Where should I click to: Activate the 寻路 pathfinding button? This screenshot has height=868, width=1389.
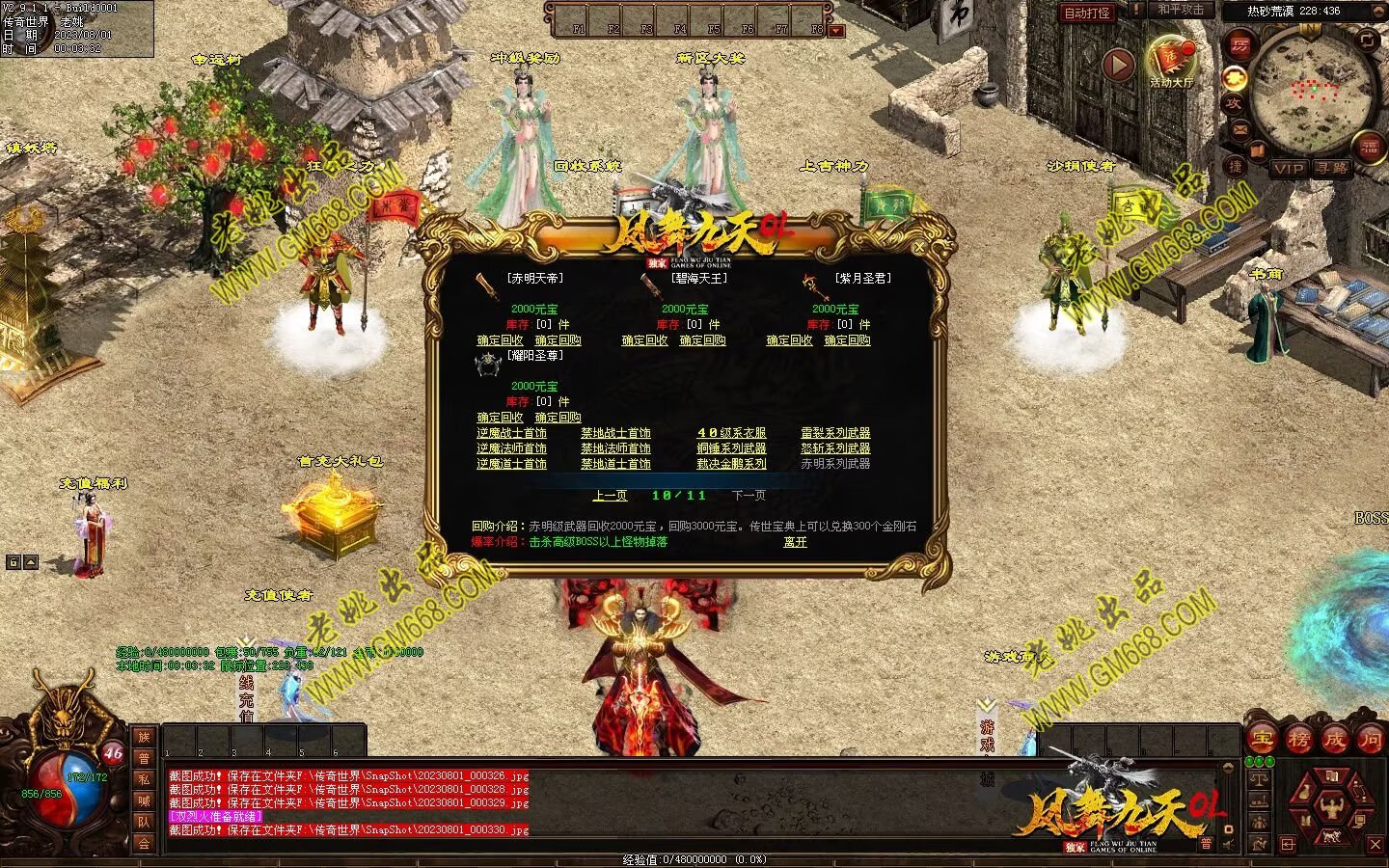click(1331, 169)
